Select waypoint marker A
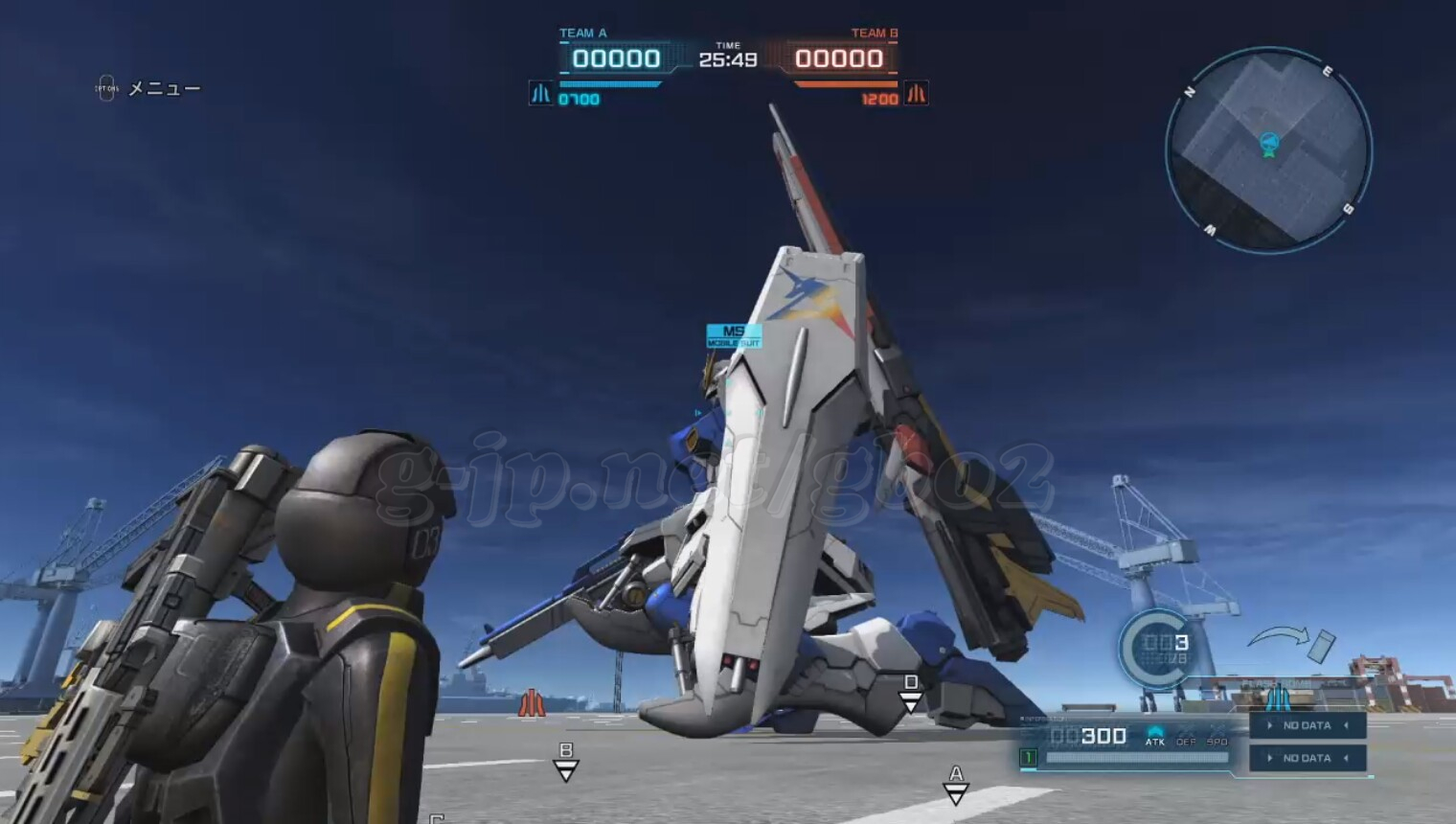Screen dimensions: 1456x824 coord(955,784)
